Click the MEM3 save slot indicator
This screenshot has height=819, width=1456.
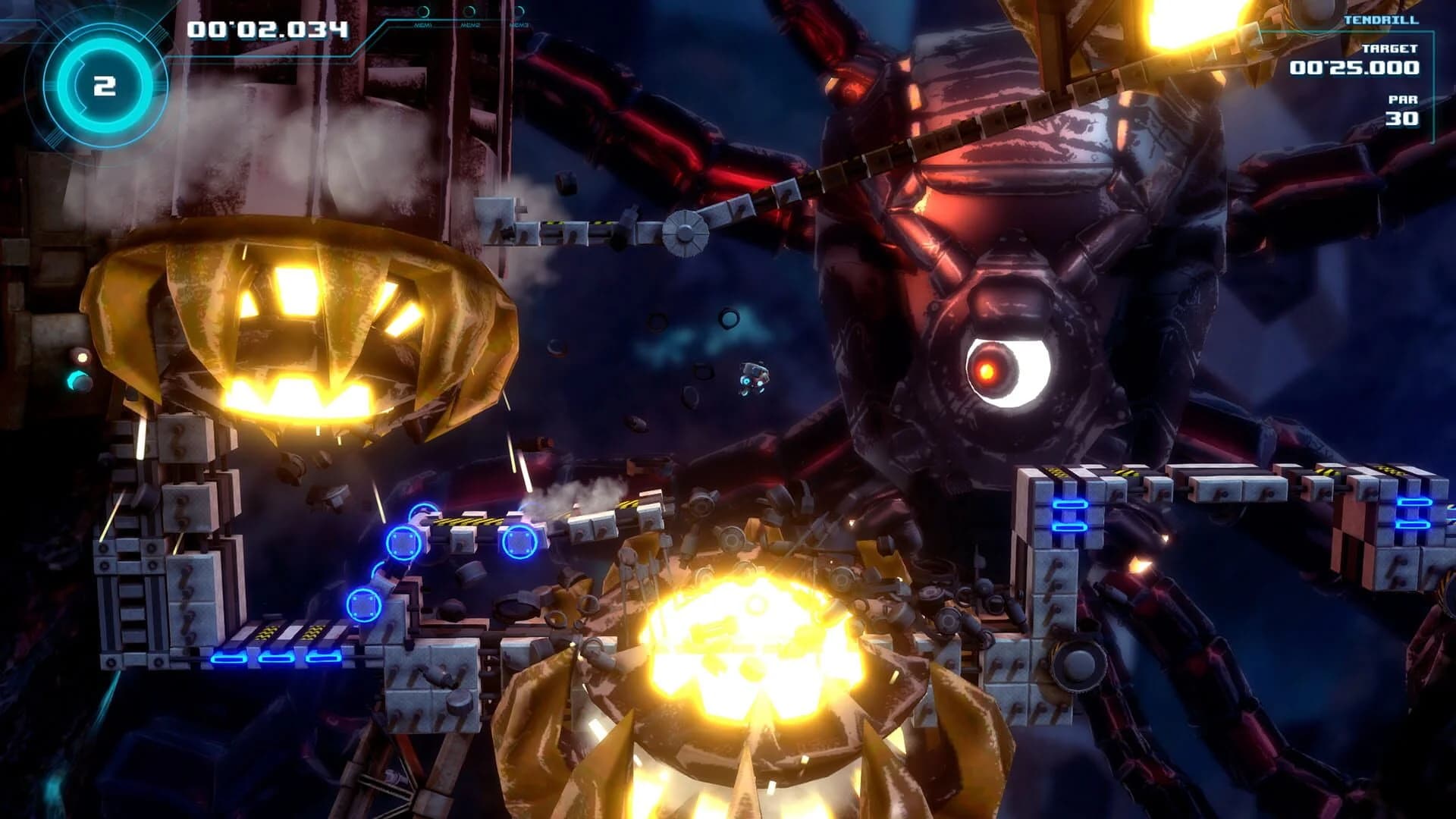point(519,15)
